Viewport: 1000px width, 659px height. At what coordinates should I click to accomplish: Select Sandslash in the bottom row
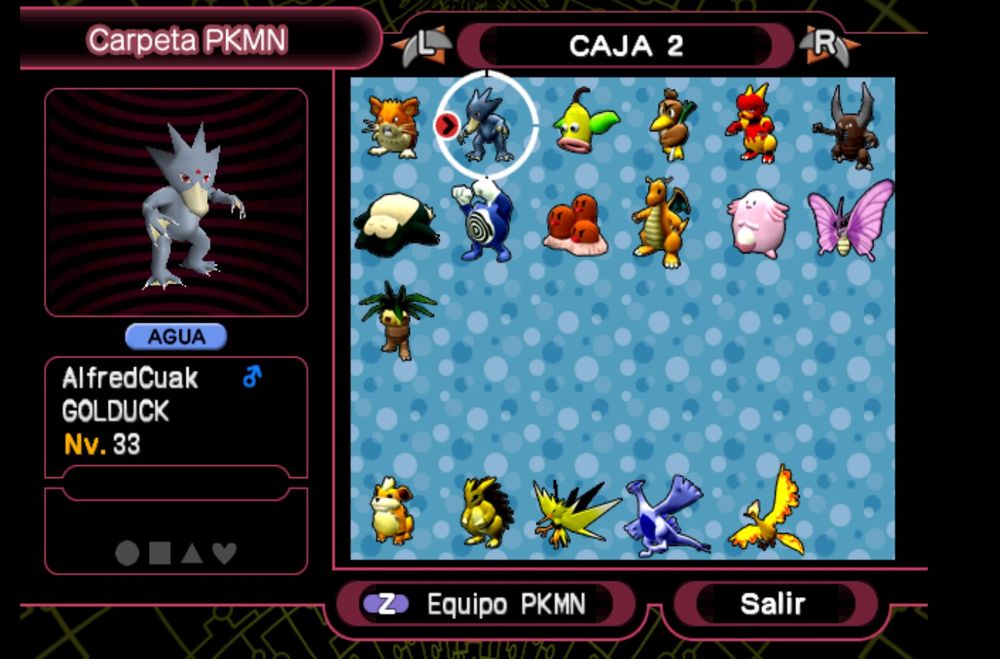click(486, 512)
